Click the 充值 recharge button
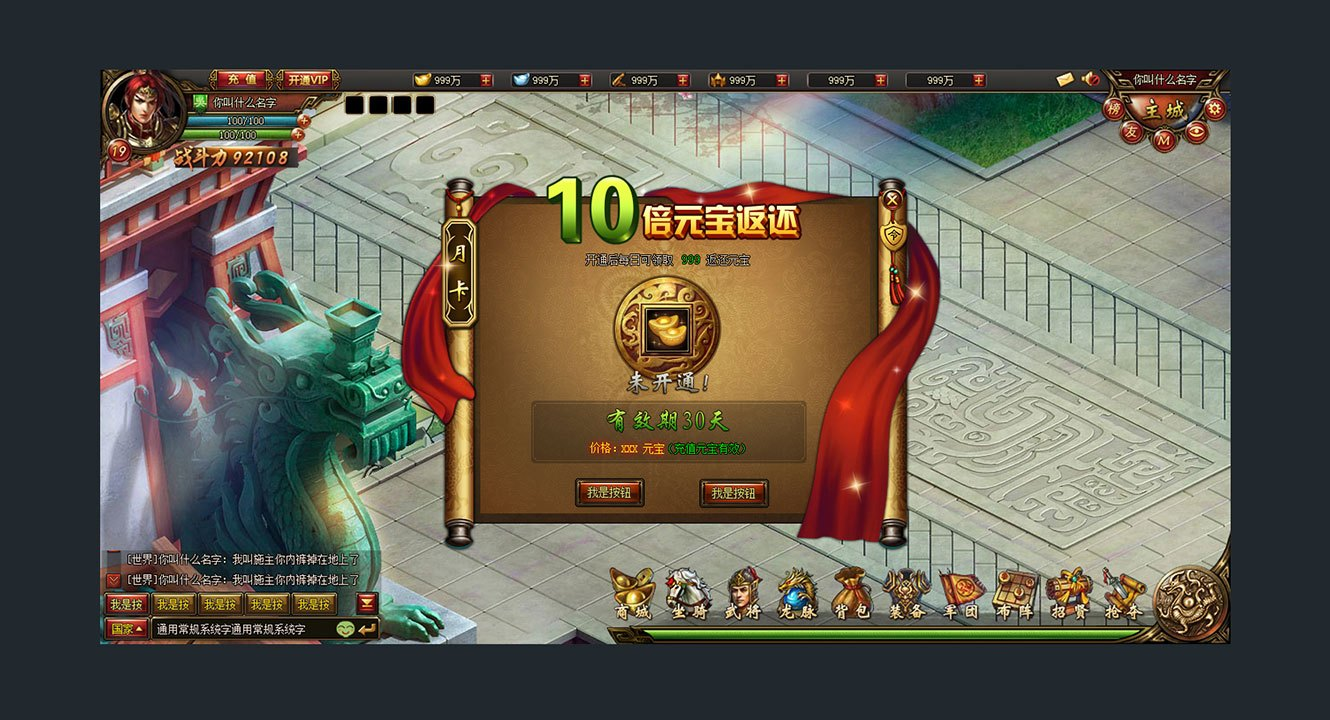 pyautogui.click(x=241, y=78)
